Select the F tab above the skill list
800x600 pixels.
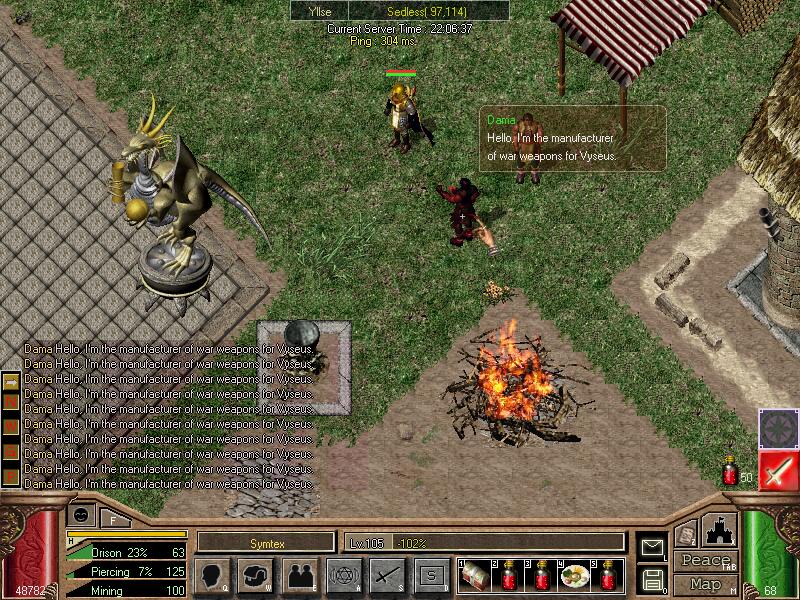click(113, 517)
